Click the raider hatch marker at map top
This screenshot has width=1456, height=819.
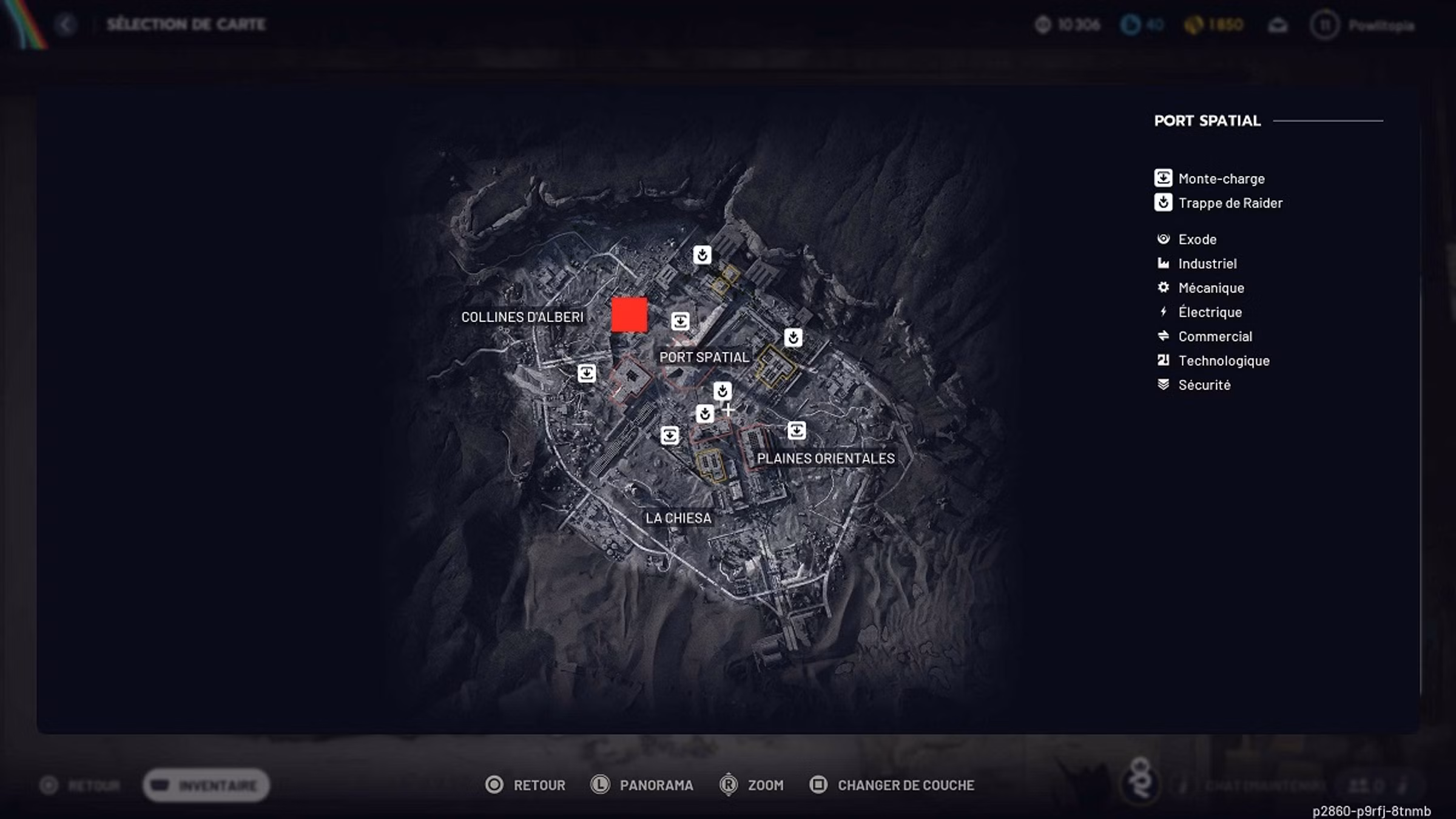point(702,255)
